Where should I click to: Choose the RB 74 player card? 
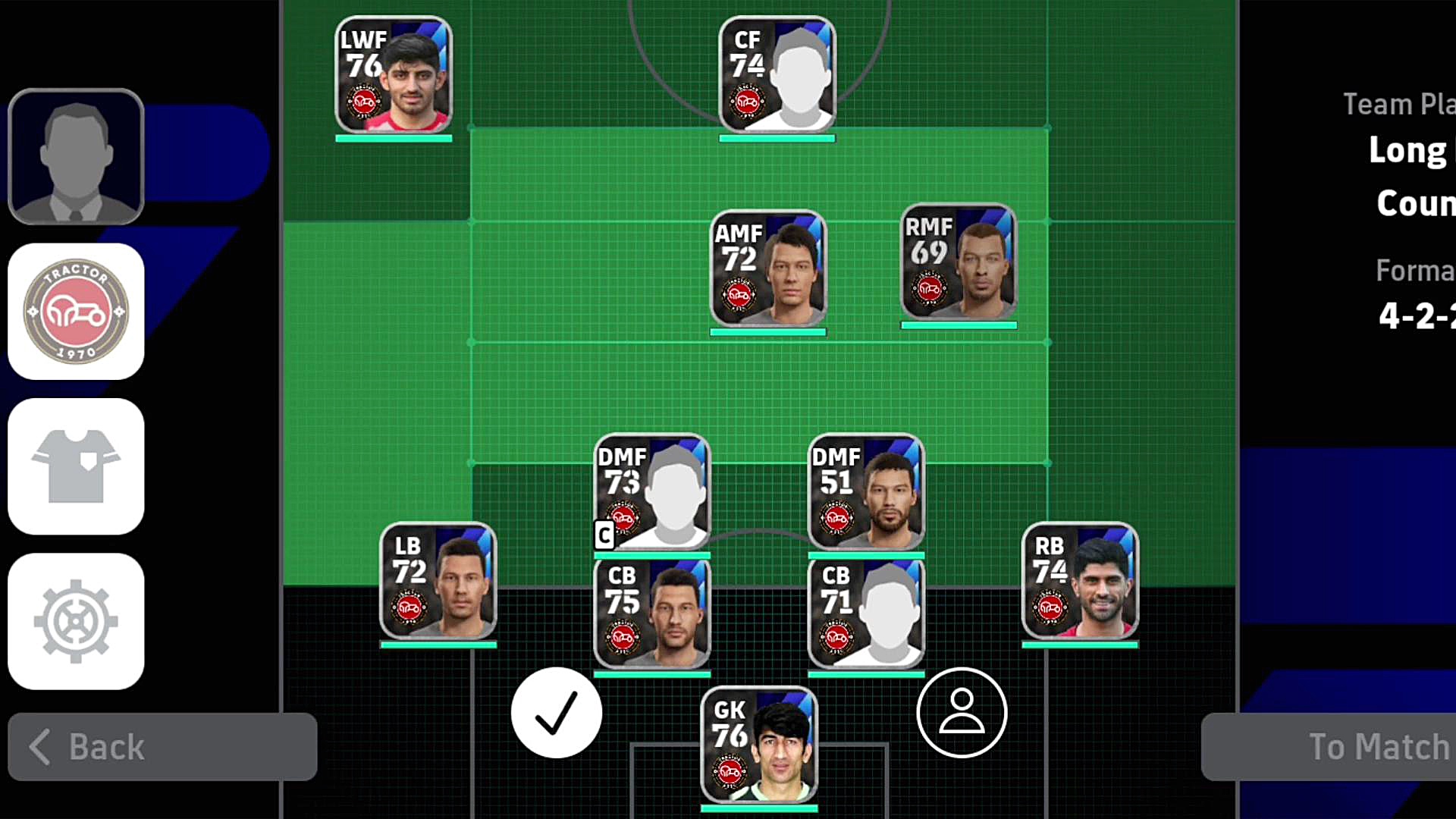pos(1080,581)
